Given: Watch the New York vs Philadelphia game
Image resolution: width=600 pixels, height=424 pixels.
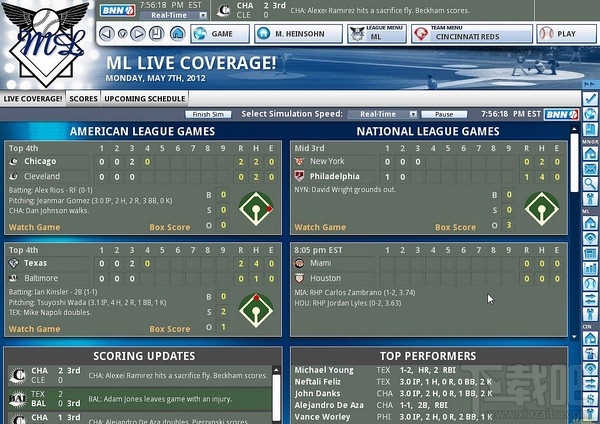Looking at the screenshot, I should coord(319,227).
